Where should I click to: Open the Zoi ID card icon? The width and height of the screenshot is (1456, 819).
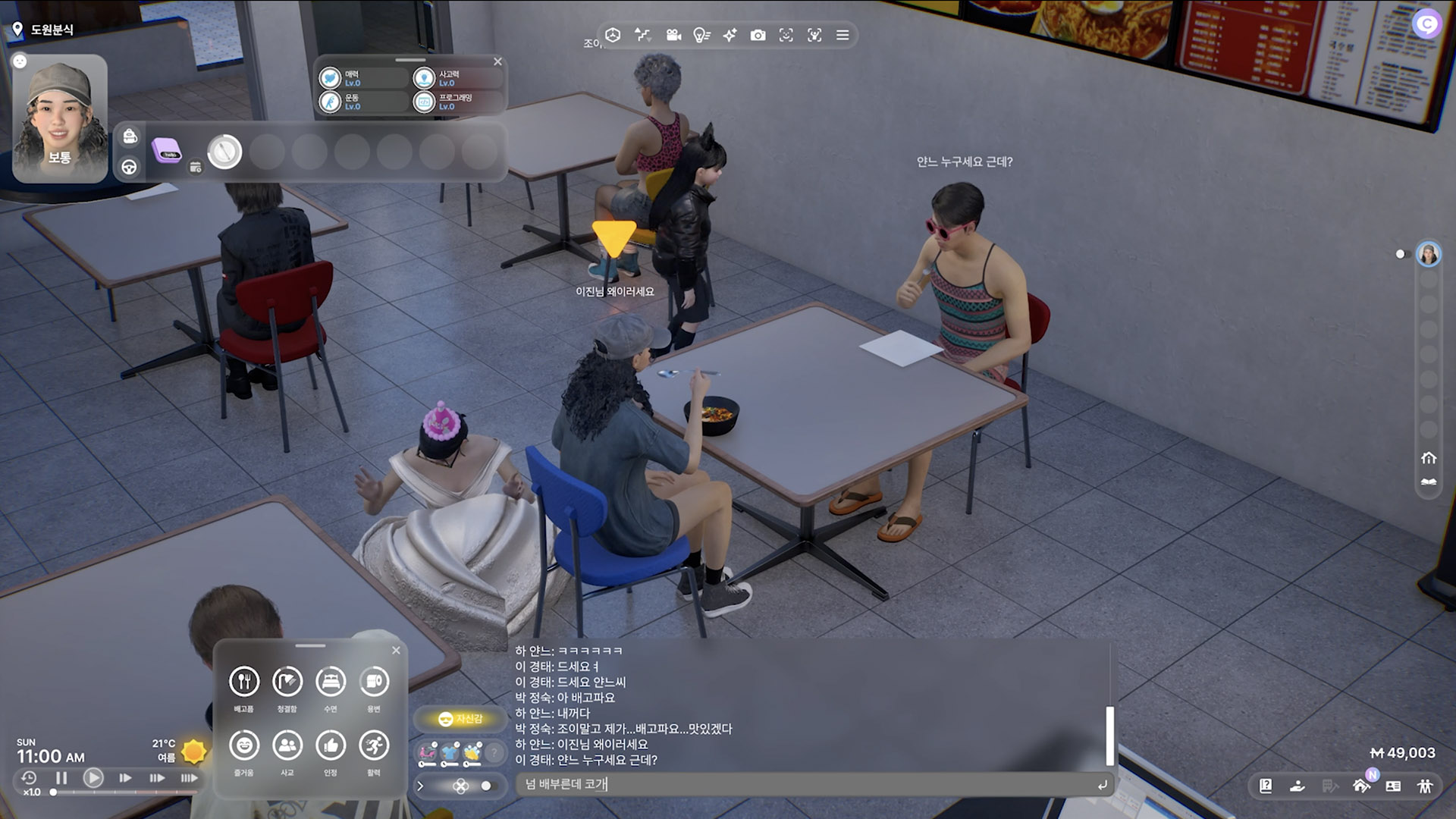click(1392, 786)
